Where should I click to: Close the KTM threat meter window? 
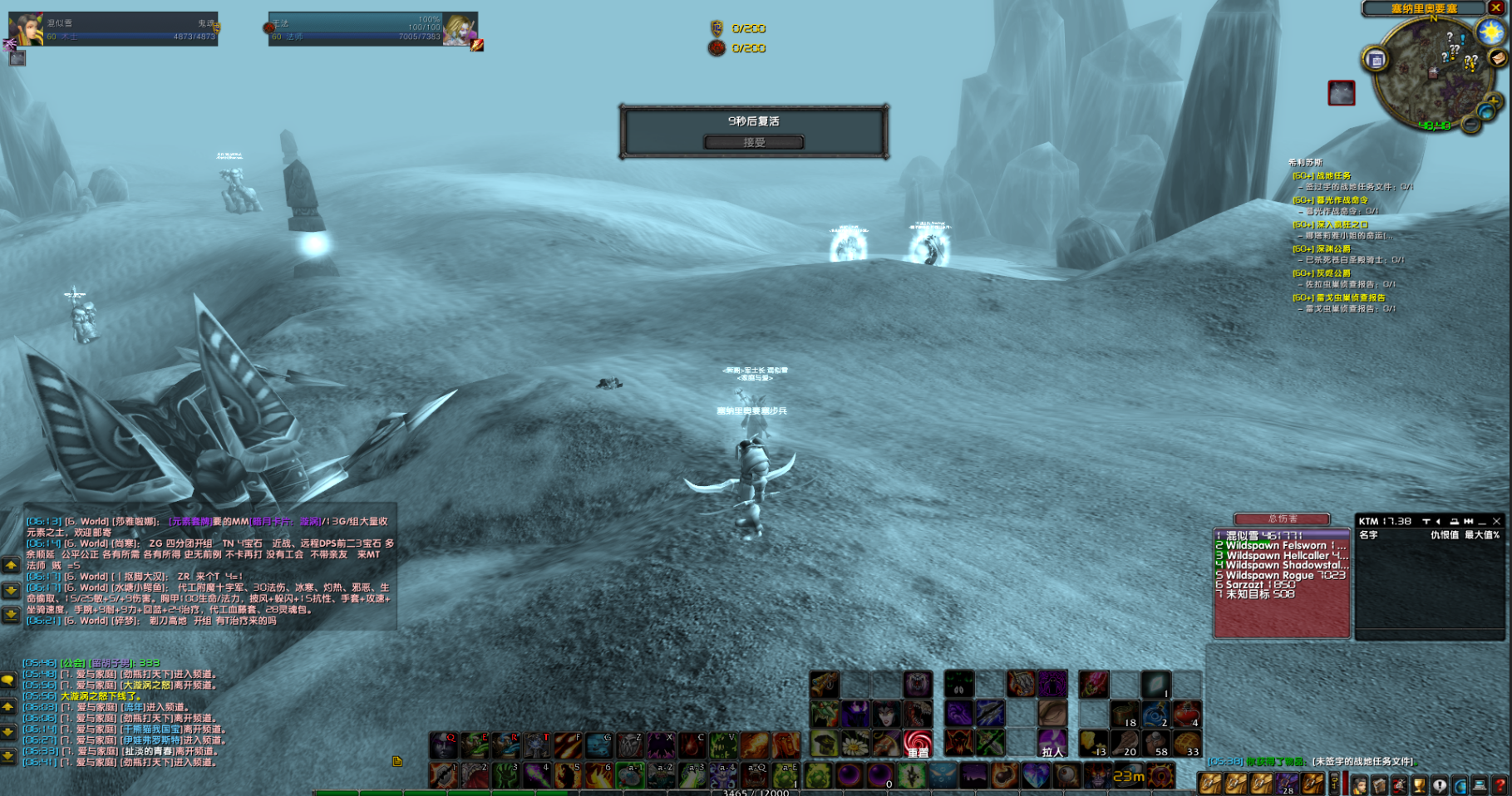(1497, 522)
